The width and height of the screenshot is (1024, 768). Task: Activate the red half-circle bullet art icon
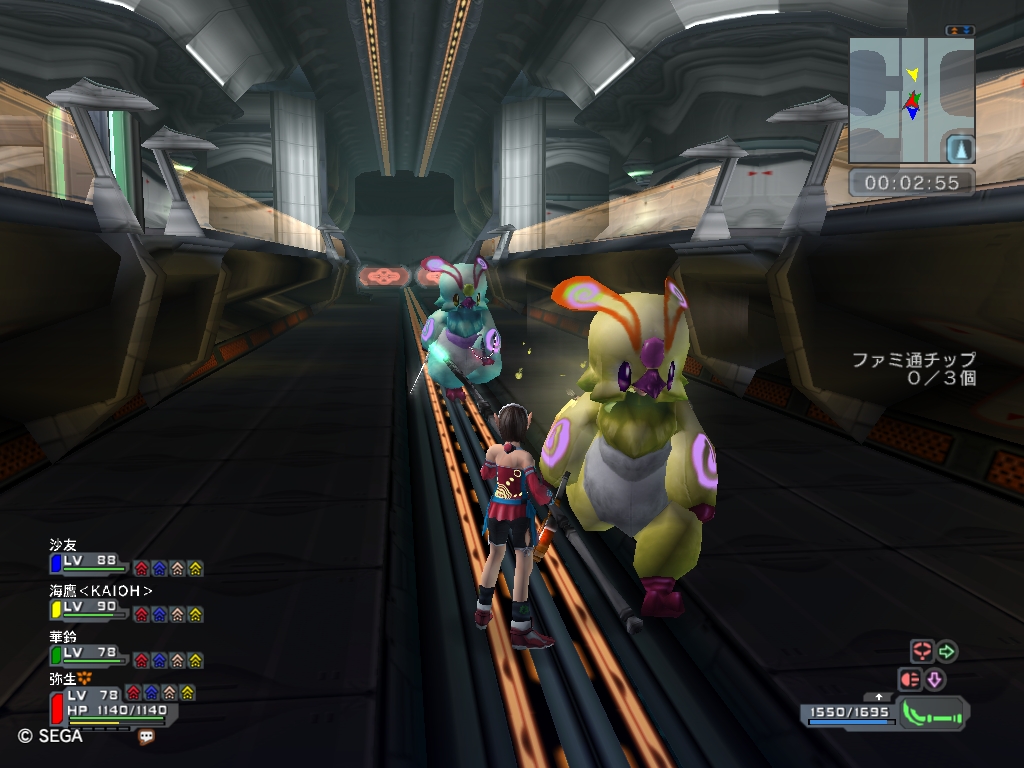pyautogui.click(x=910, y=680)
